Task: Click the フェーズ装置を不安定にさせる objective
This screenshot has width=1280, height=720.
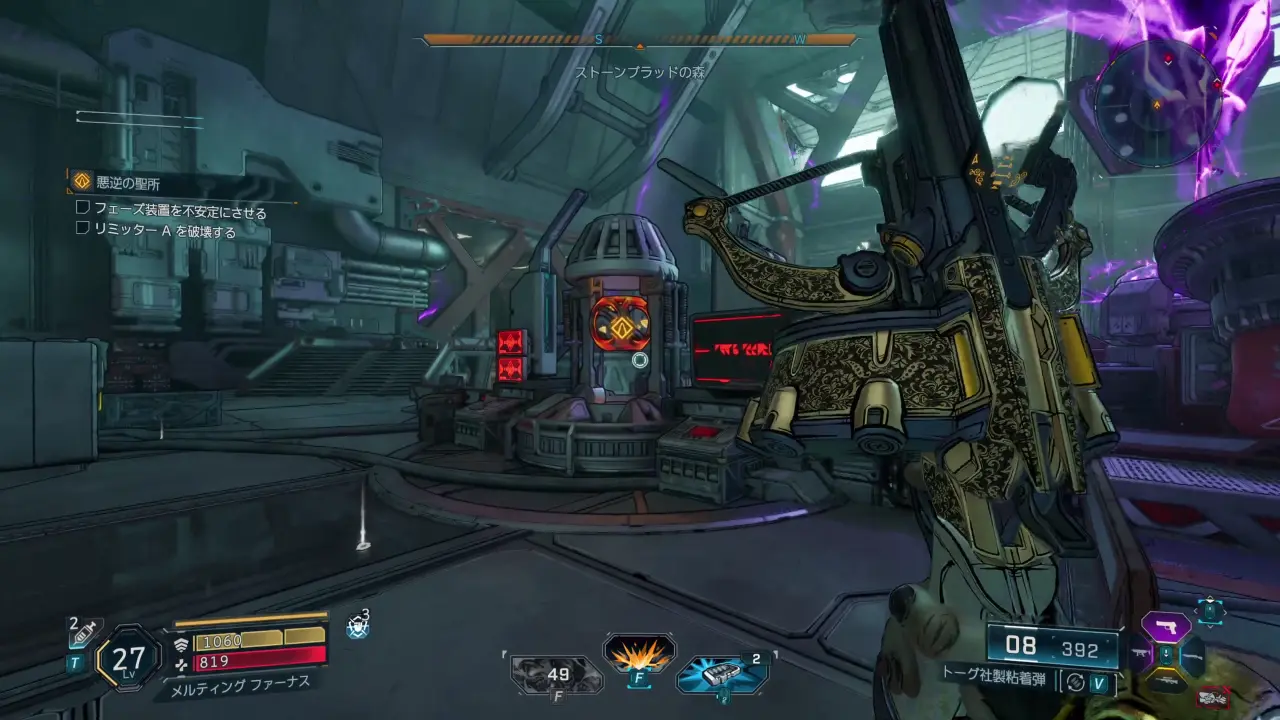Action: click(x=180, y=211)
